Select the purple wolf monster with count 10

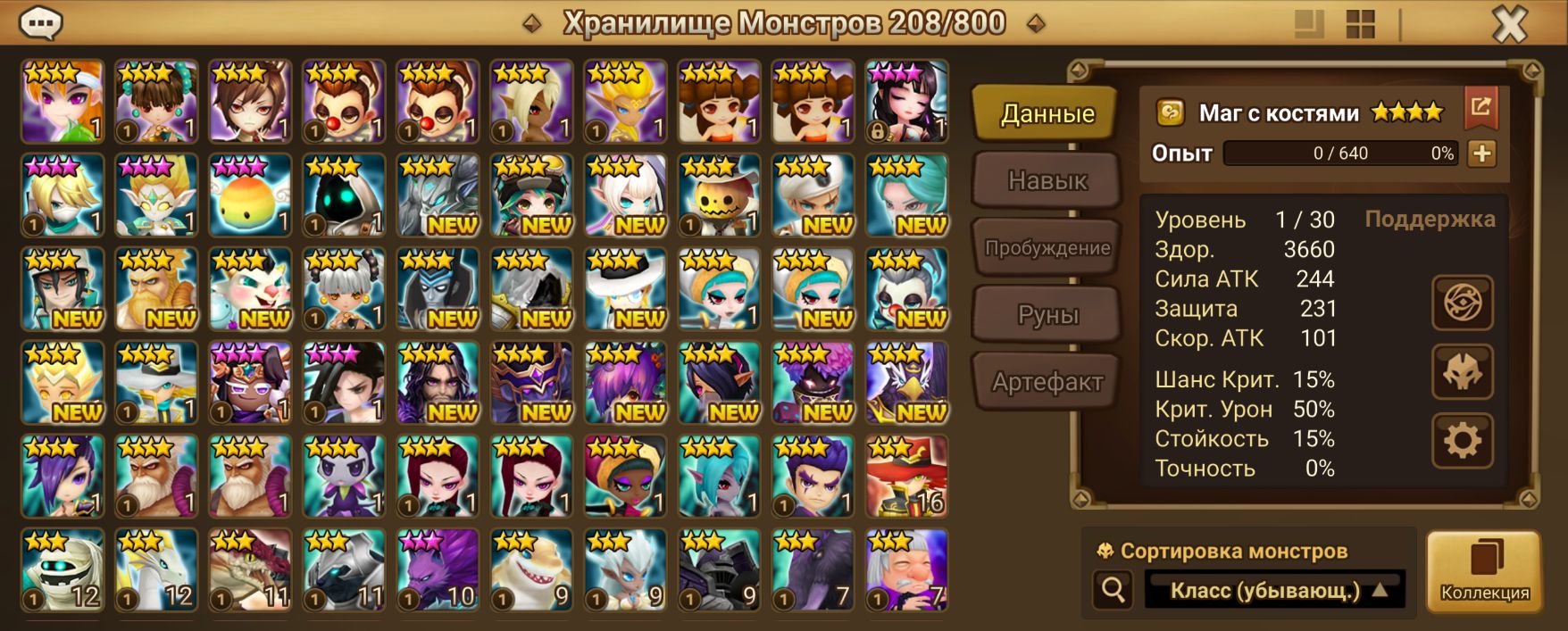pyautogui.click(x=438, y=570)
